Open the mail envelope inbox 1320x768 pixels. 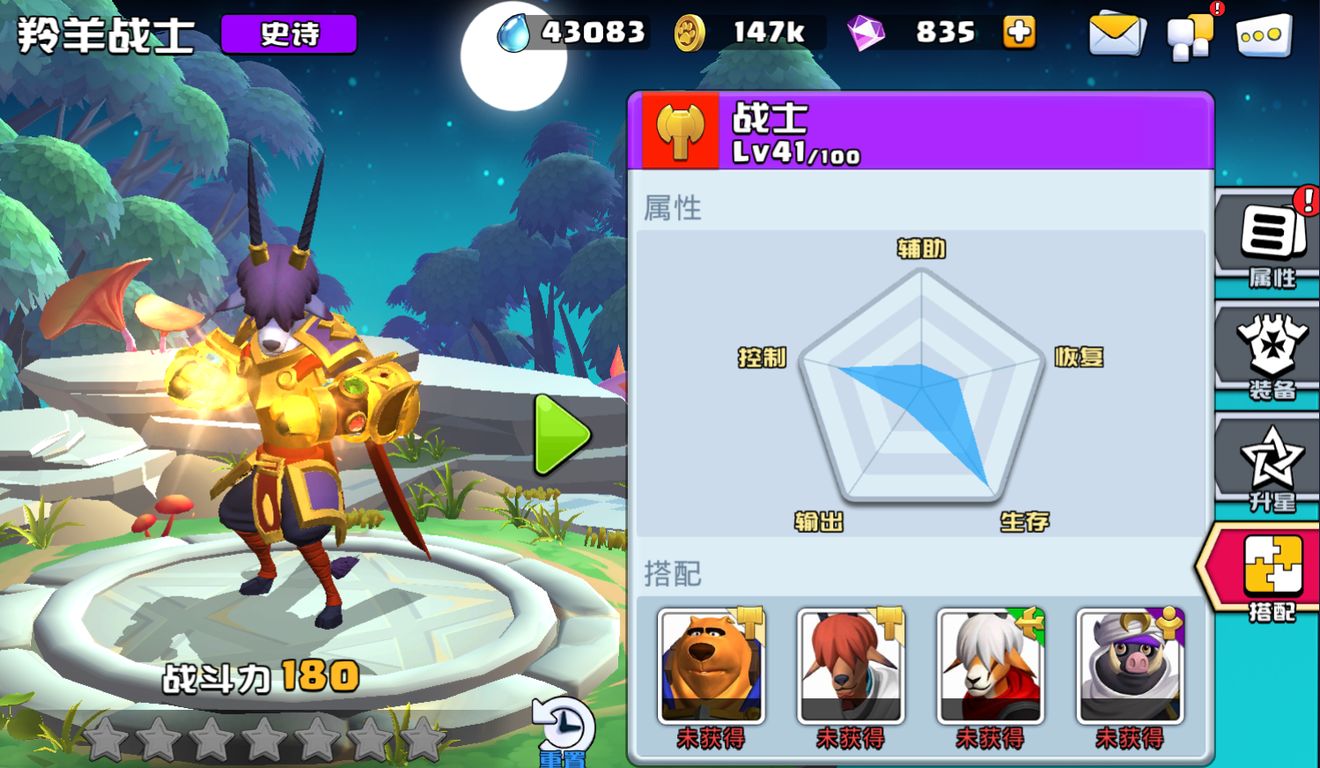pos(1117,35)
